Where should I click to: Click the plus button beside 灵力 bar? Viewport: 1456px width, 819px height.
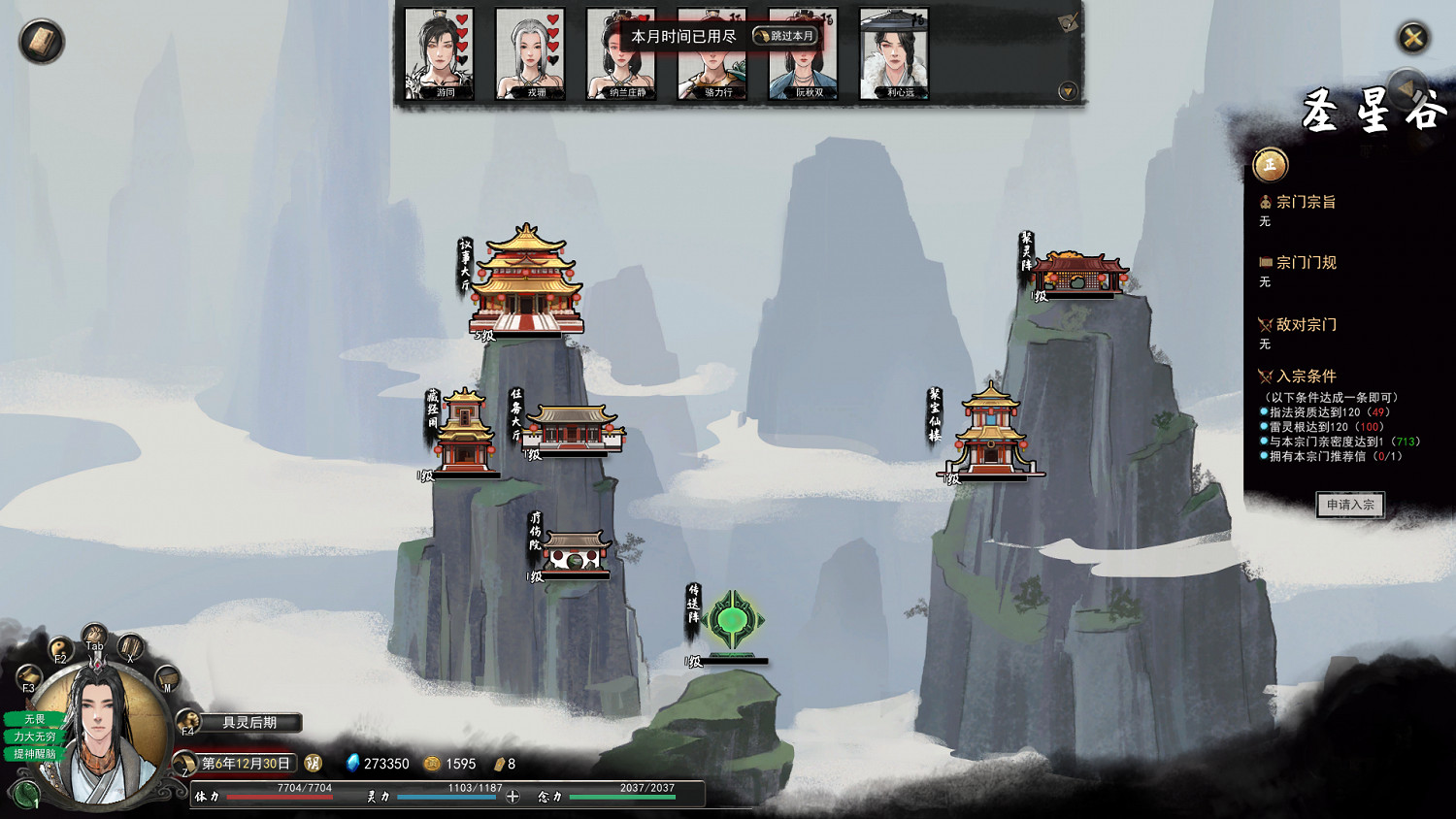coord(513,797)
